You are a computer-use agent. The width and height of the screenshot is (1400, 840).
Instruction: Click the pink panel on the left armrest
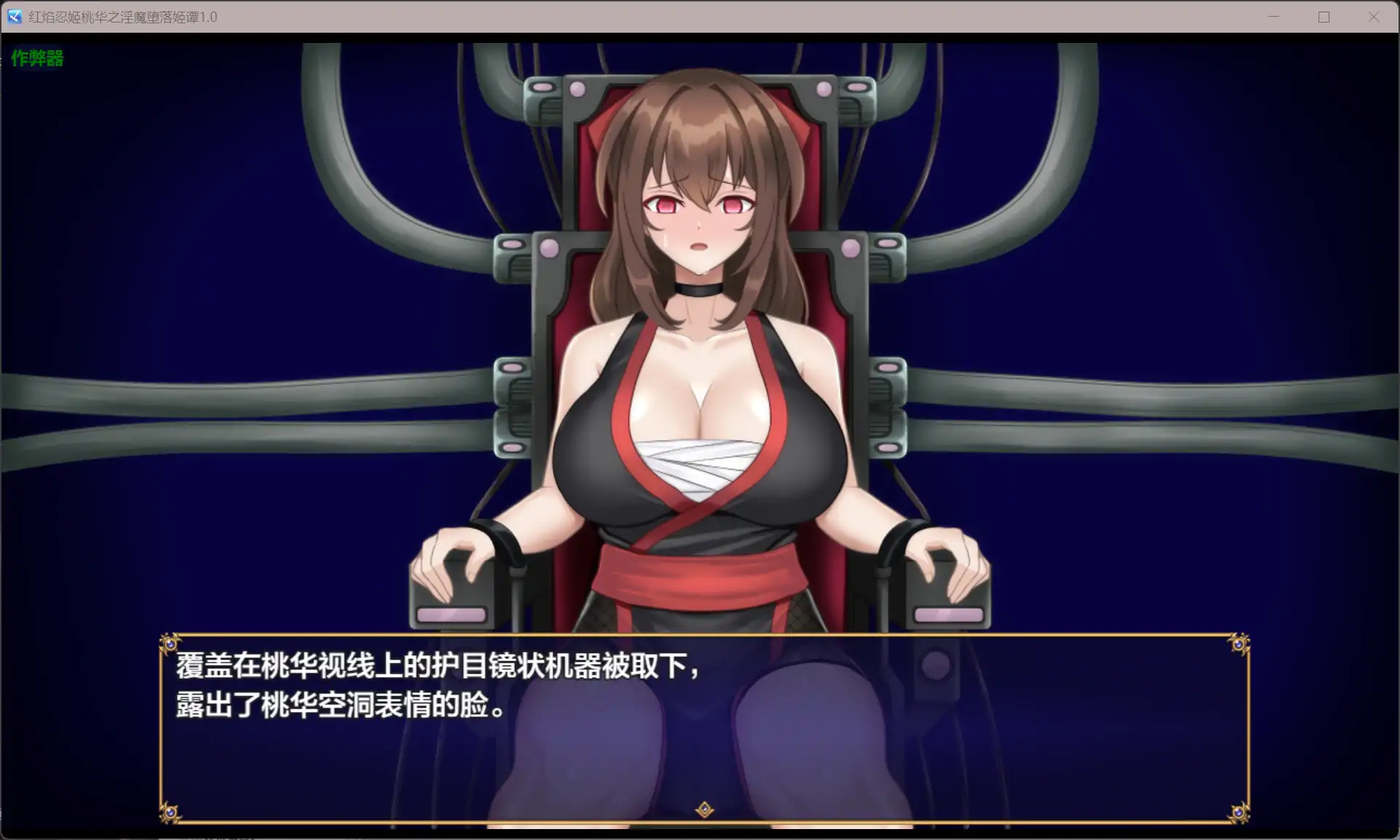(x=451, y=613)
